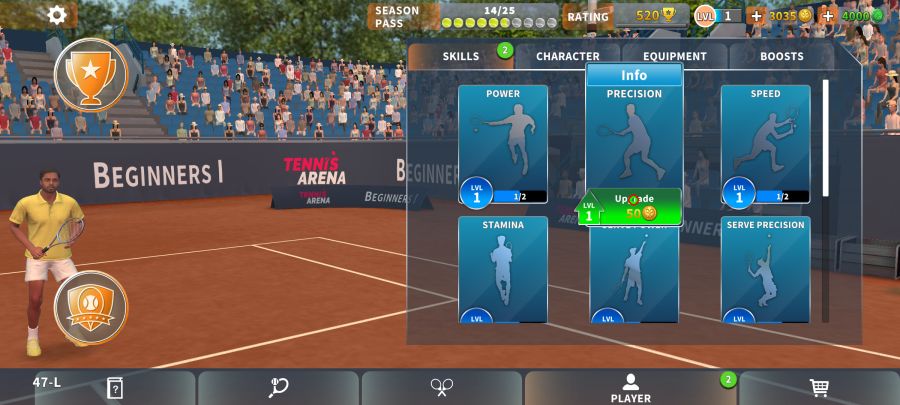
Task: Upgrade Precision for 50 coins
Action: point(635,207)
